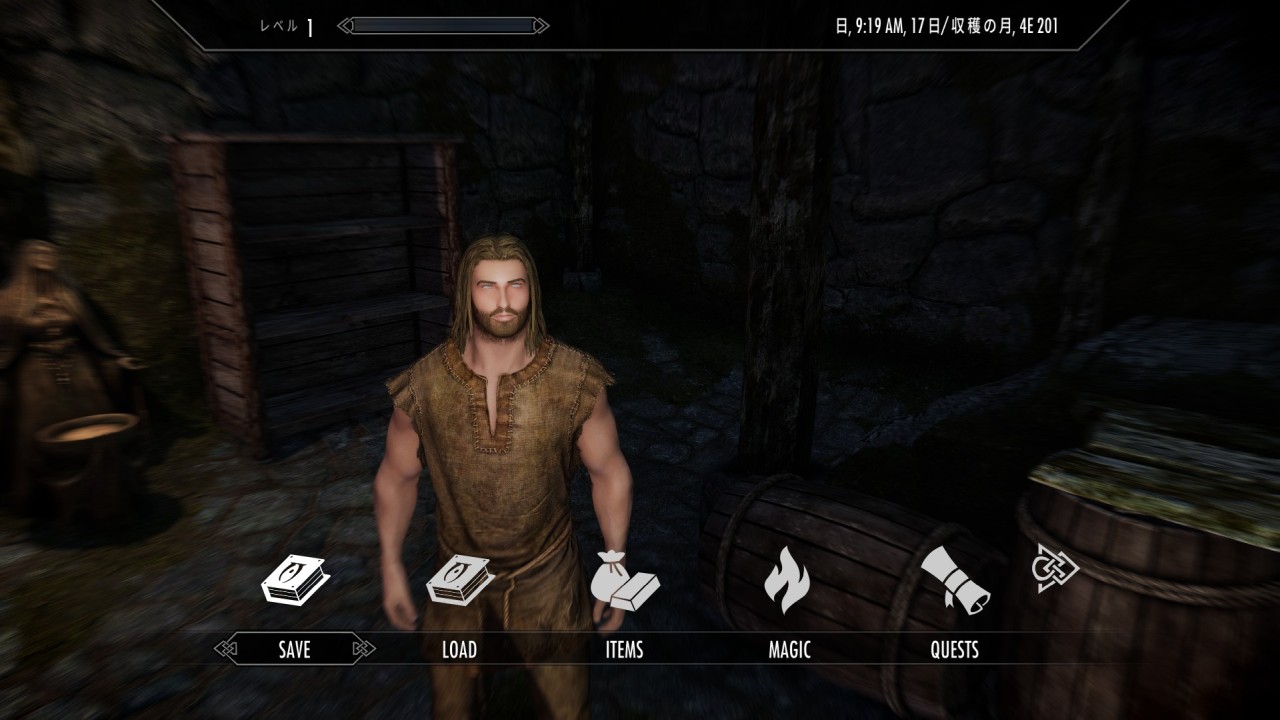The width and height of the screenshot is (1280, 720).
Task: Click the left arrow beside SAVE
Action: point(226,650)
